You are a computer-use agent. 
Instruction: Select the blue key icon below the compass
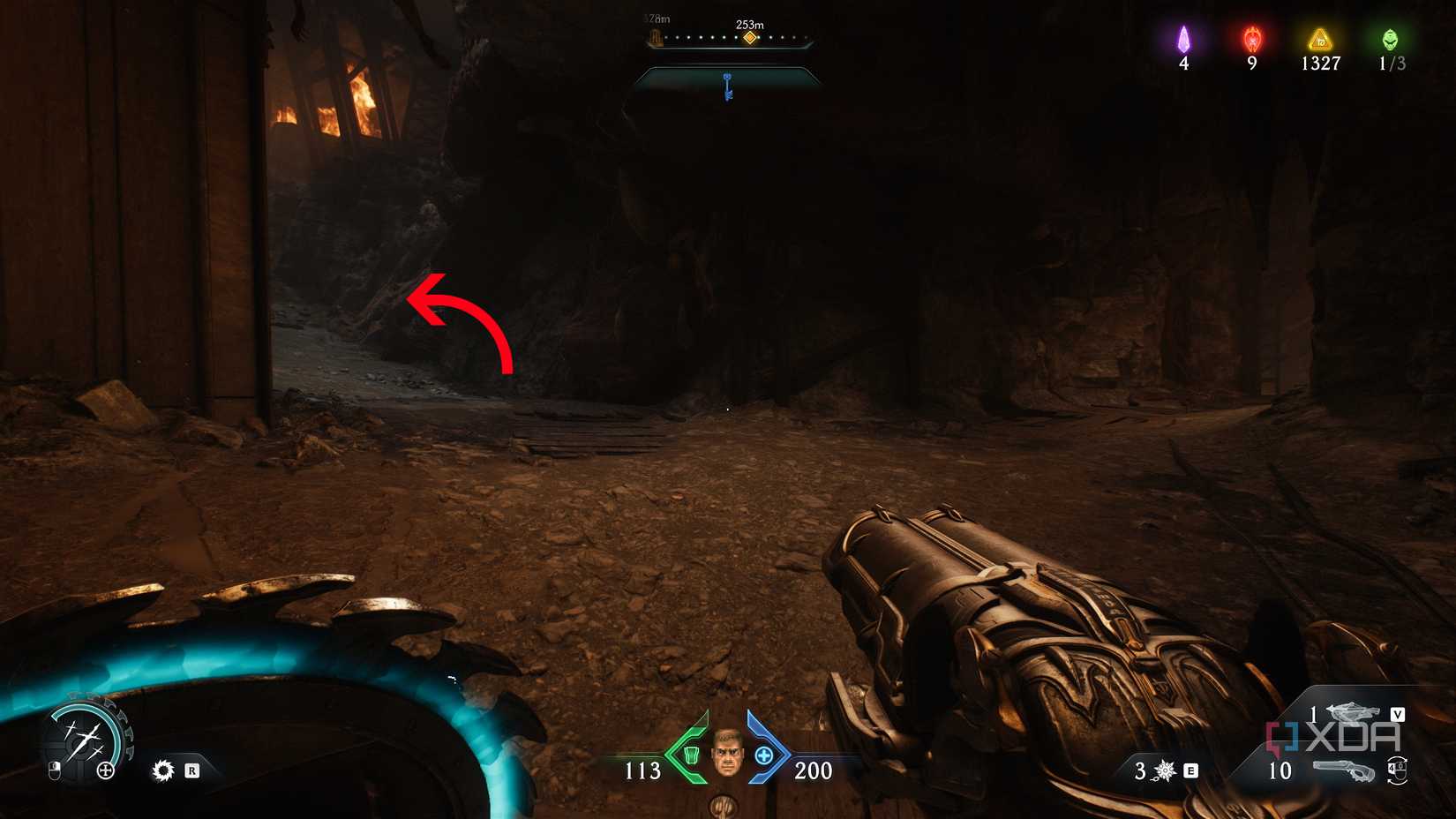point(726,86)
